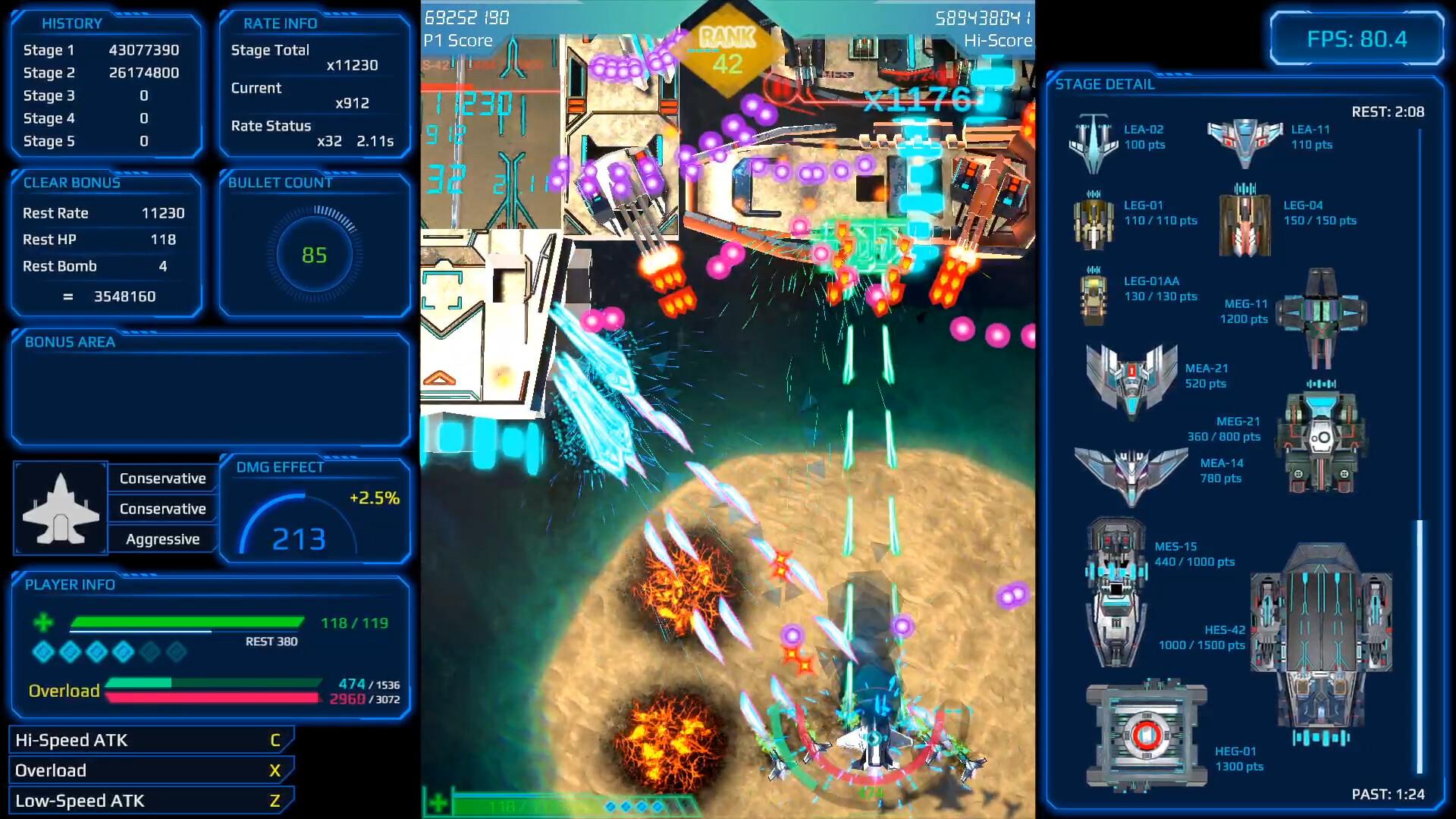This screenshot has height=819, width=1456.
Task: Activate the Overload attack entry
Action: point(150,770)
